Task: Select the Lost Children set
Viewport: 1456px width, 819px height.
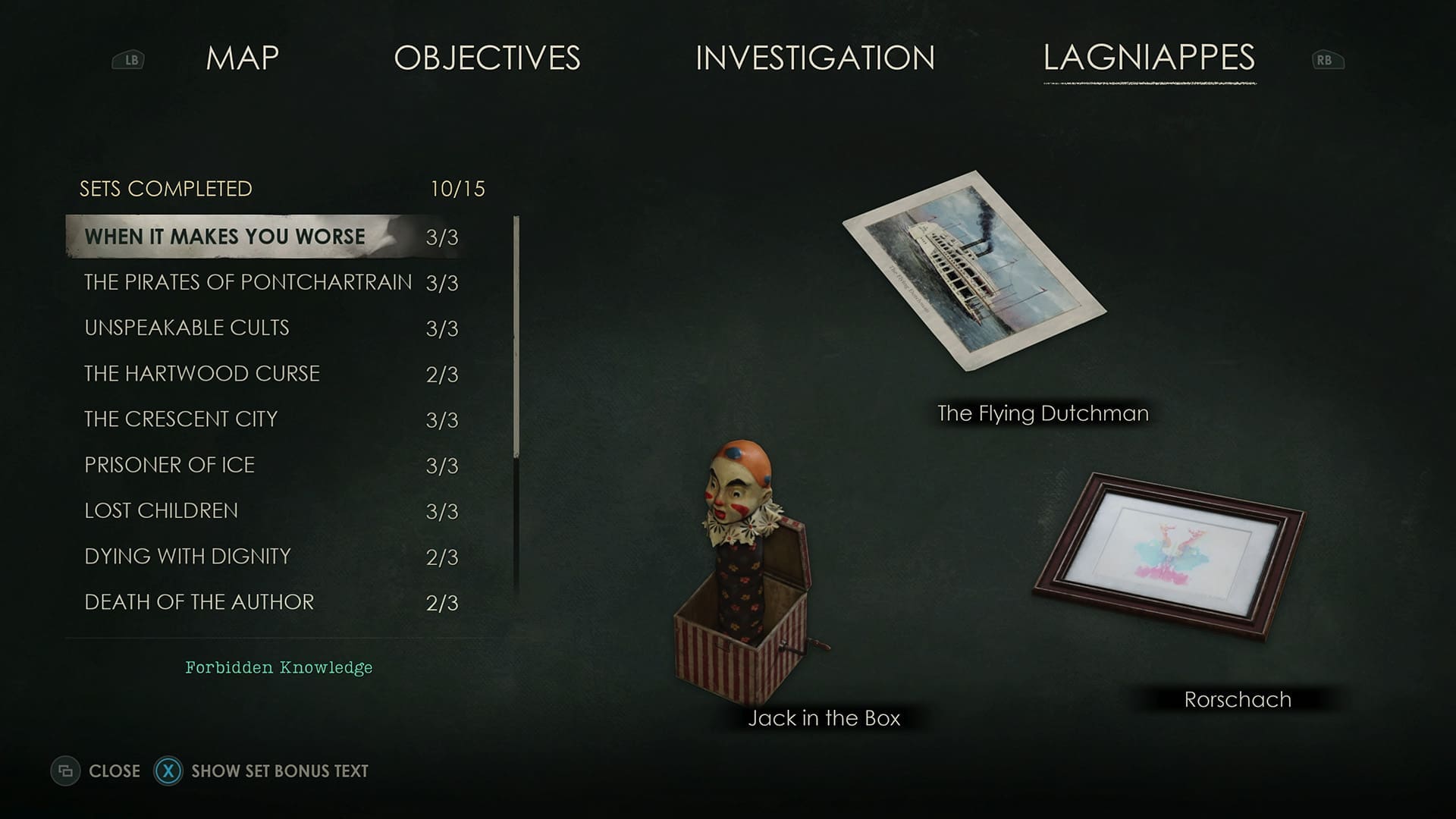Action: [x=161, y=510]
